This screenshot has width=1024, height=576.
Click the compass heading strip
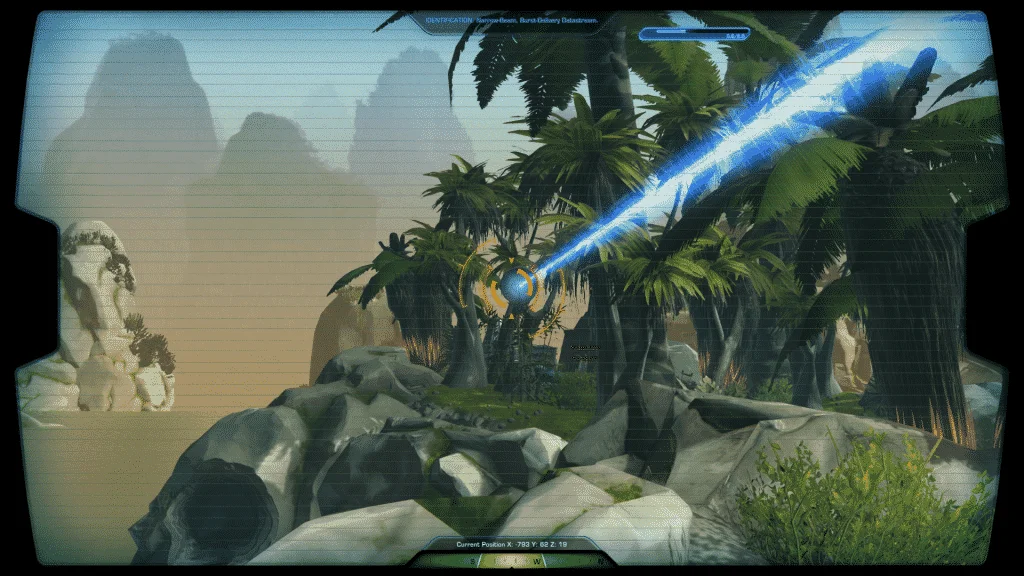(512, 562)
